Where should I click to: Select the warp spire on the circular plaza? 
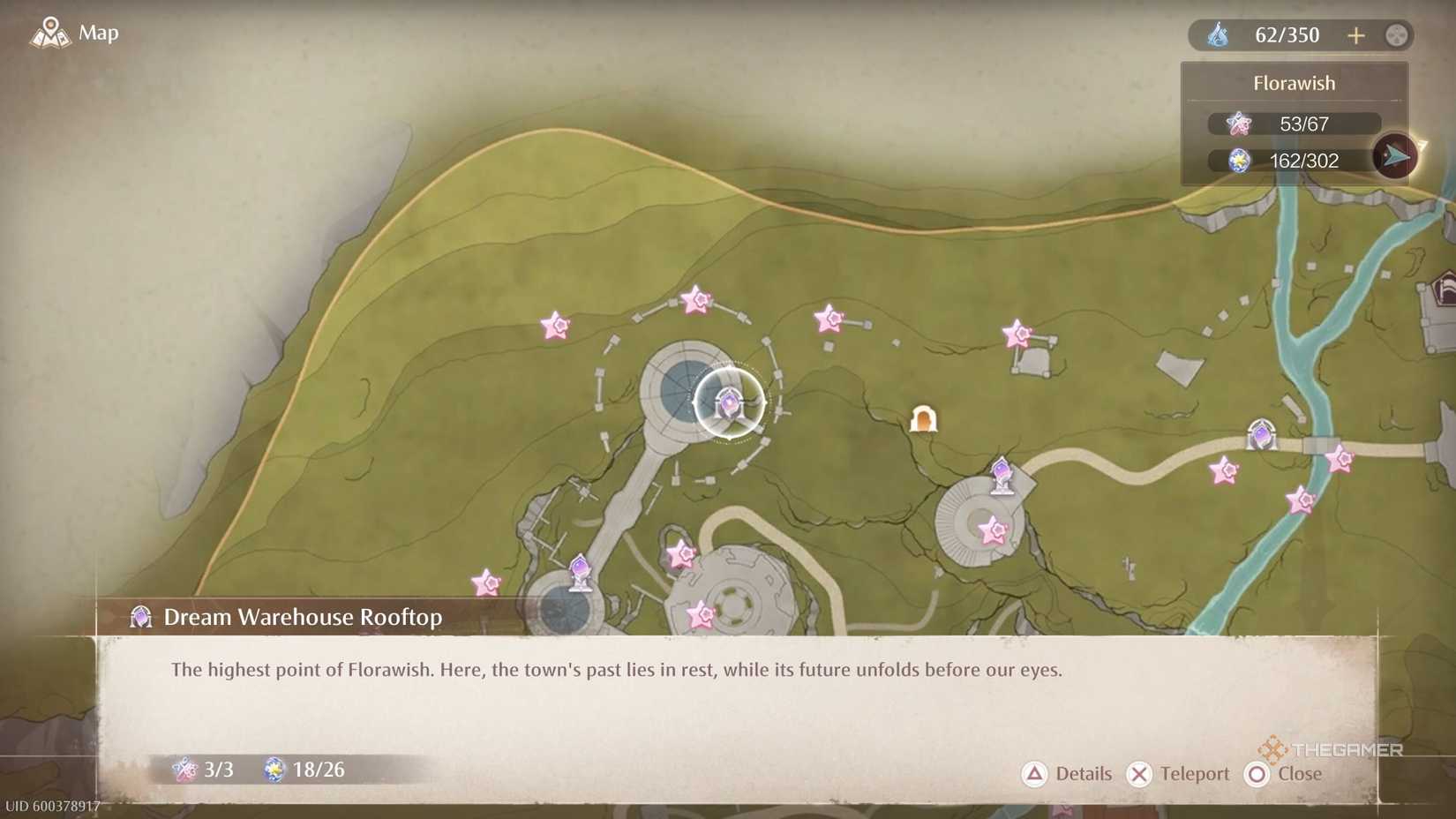coord(1002,477)
